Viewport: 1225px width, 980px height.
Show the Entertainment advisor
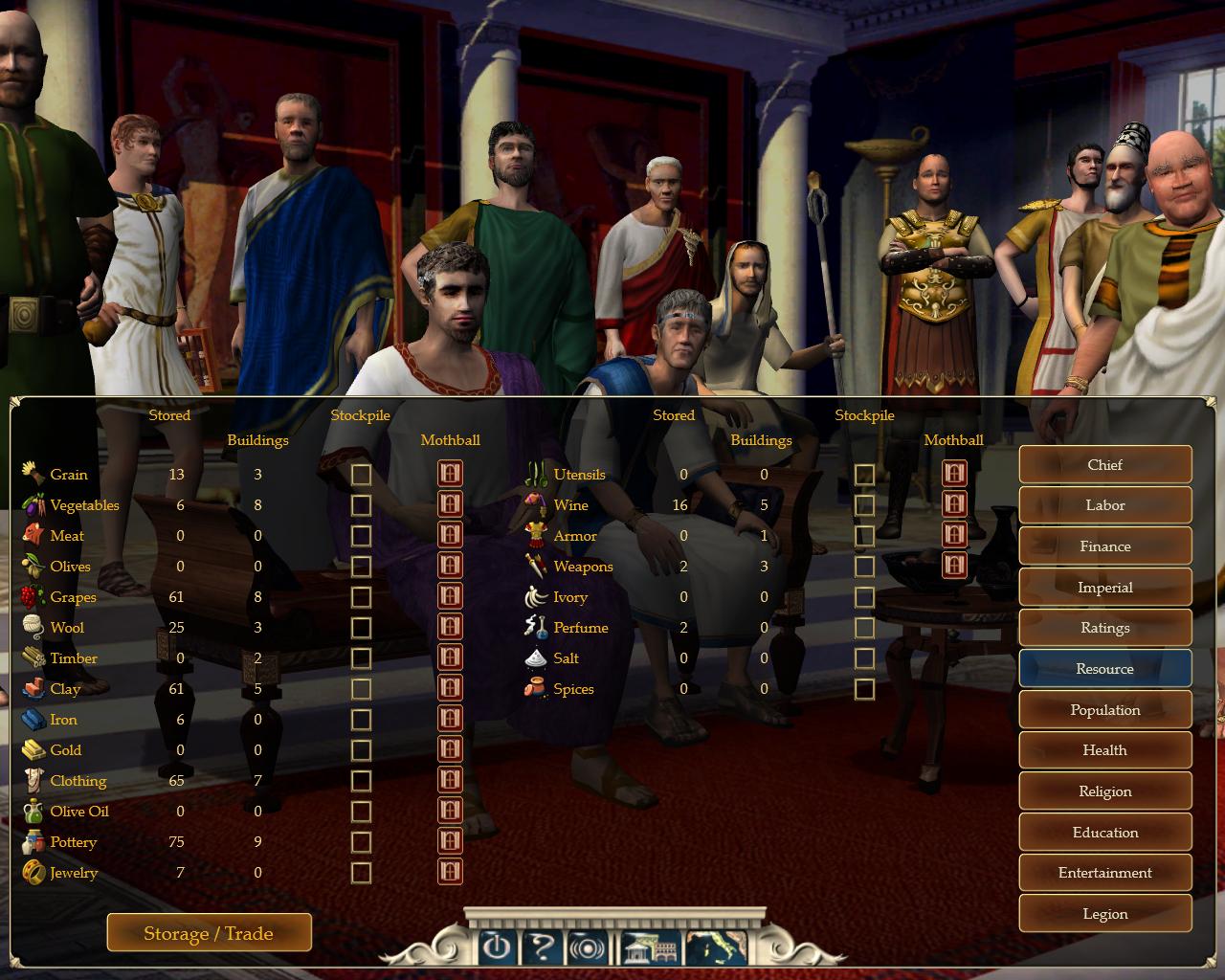coord(1104,873)
